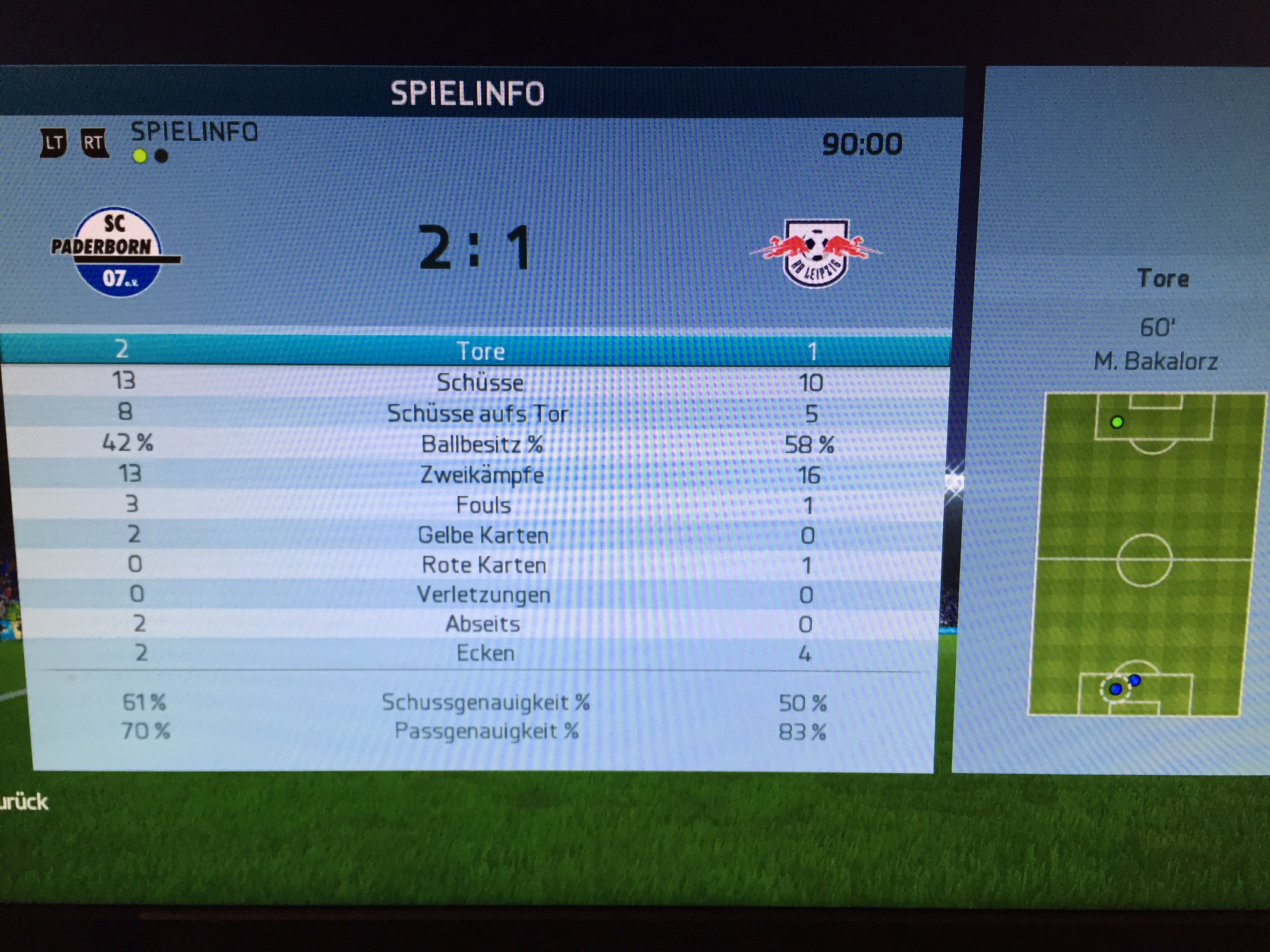The image size is (1270, 952).
Task: Select the highlighted Tore stat row
Action: coord(481,351)
